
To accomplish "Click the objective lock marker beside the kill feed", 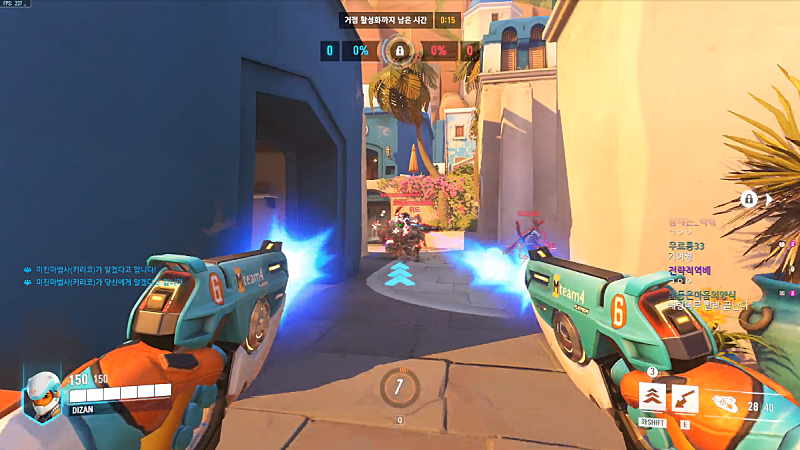I will coord(748,199).
